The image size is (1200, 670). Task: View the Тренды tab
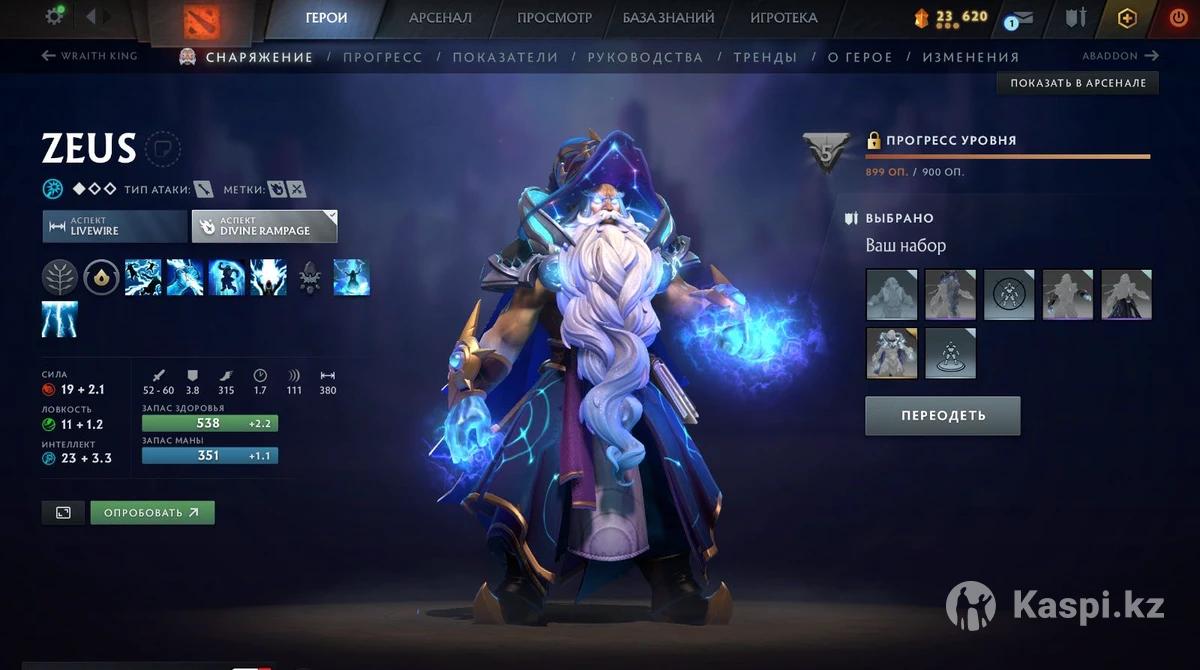tap(765, 57)
